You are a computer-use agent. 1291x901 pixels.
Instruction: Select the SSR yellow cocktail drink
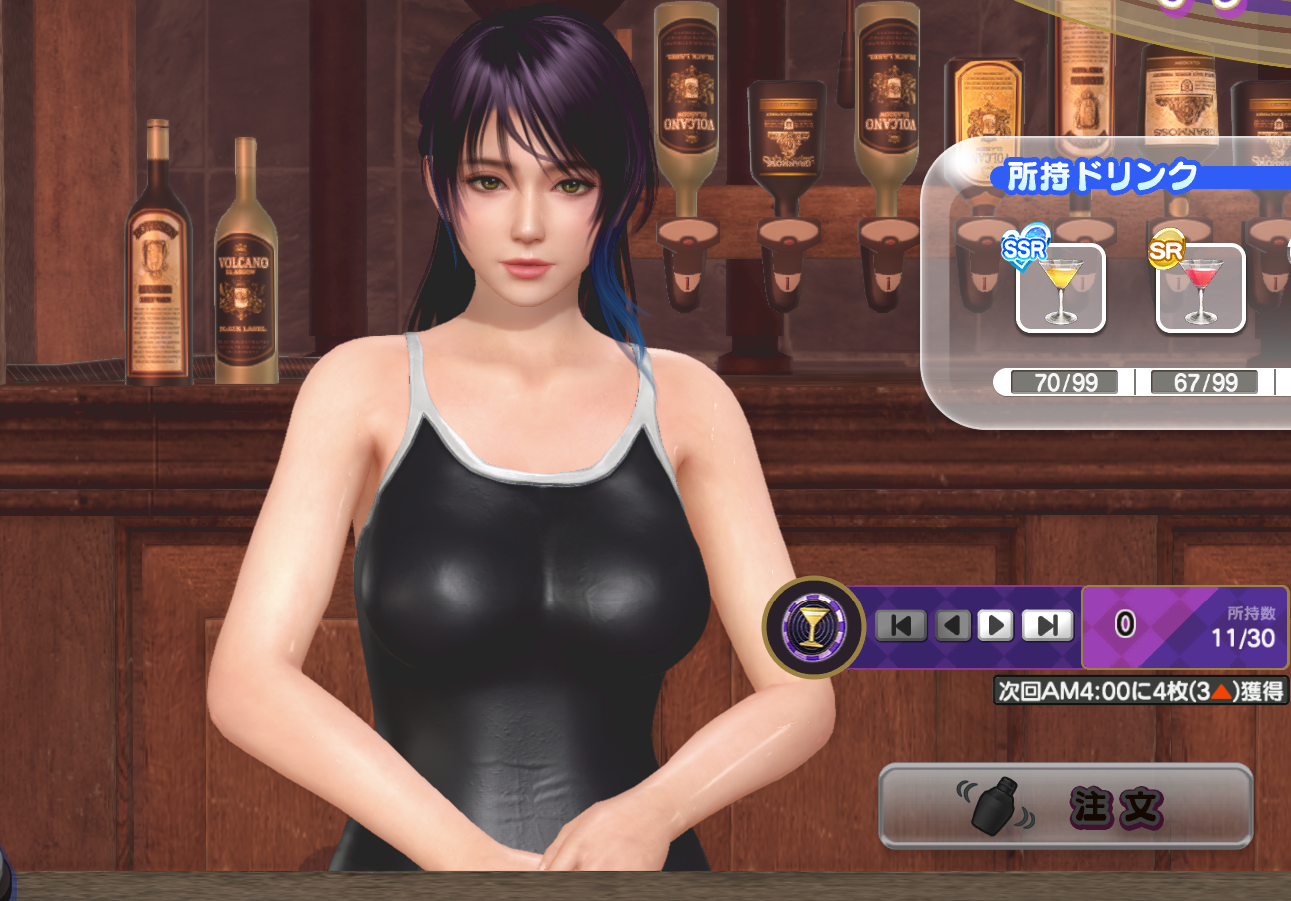(1060, 288)
